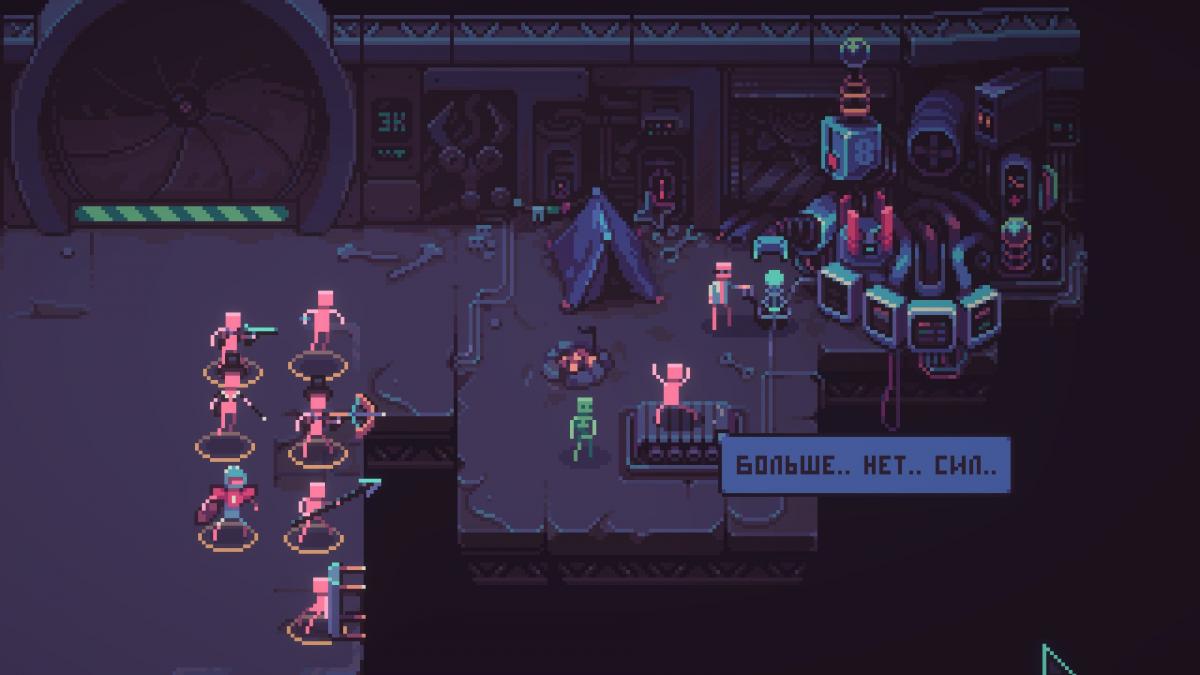
Task: Select the unit behind the tall shield
Action: [321, 604]
